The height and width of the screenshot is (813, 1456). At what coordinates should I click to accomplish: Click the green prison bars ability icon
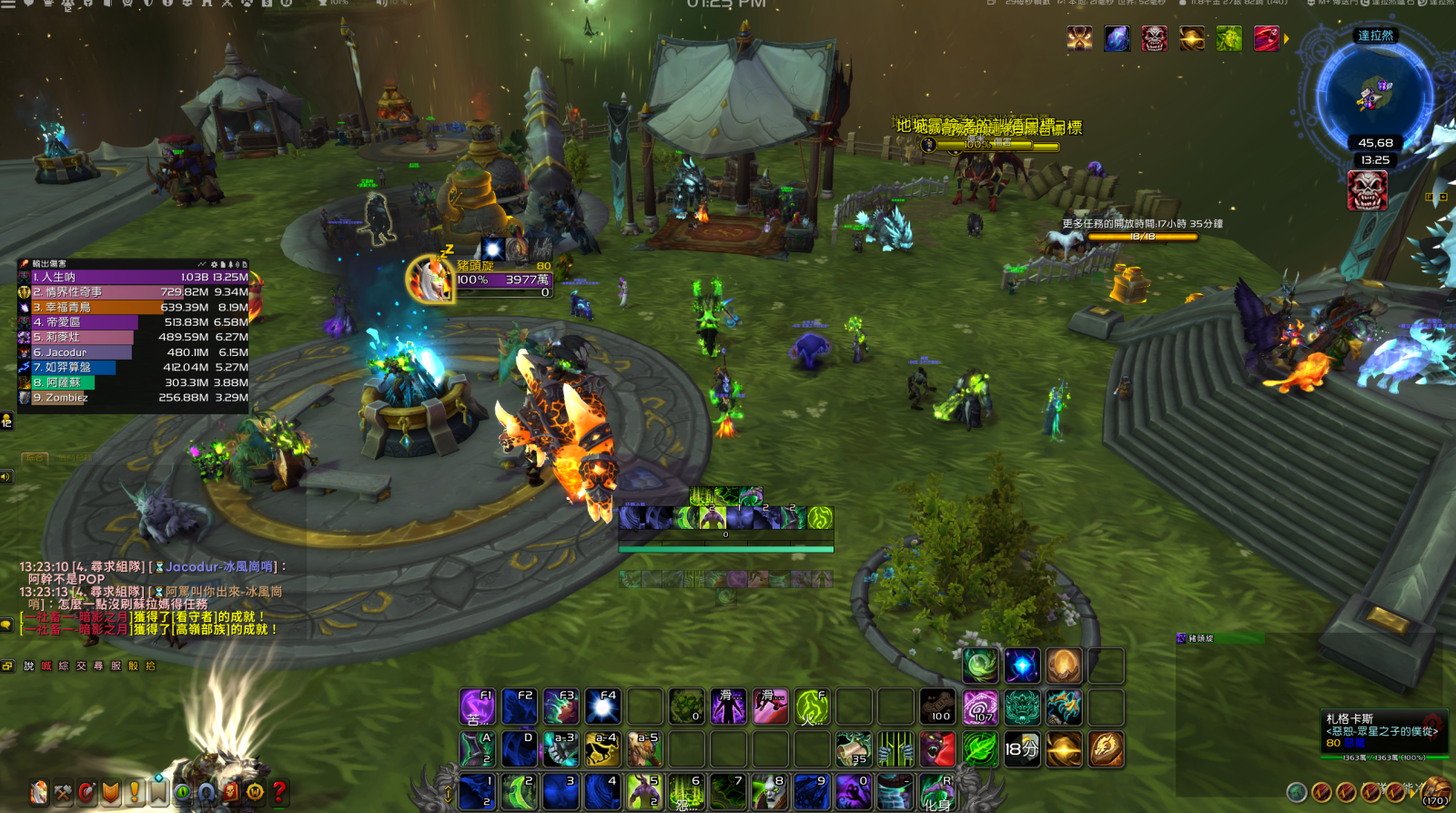pos(895,749)
